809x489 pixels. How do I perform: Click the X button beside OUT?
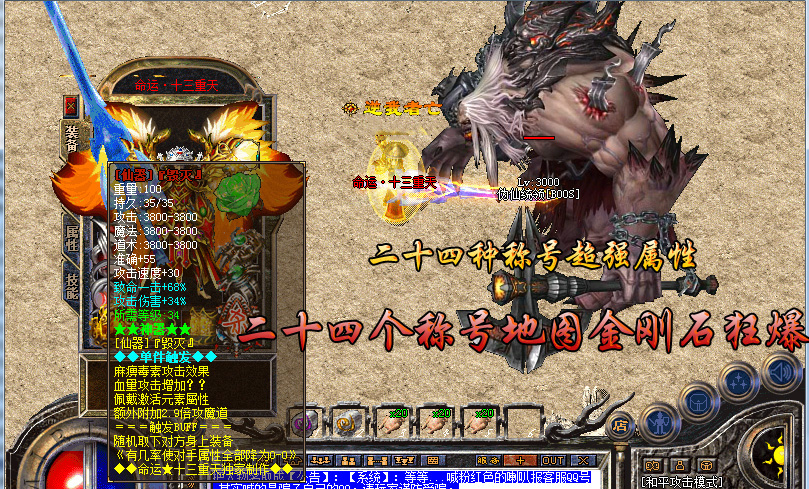click(x=584, y=460)
